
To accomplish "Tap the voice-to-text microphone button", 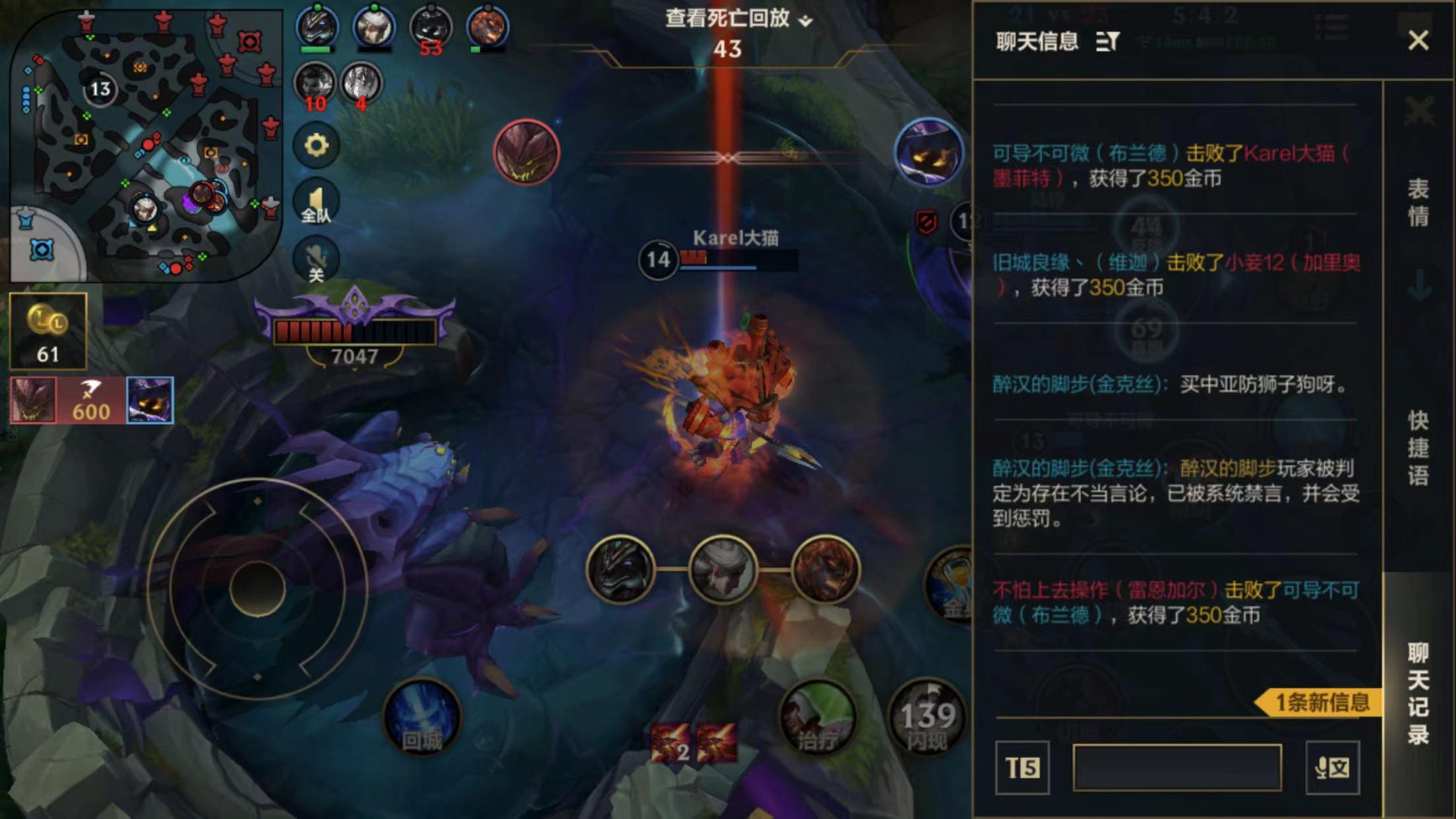I will coord(1332,768).
